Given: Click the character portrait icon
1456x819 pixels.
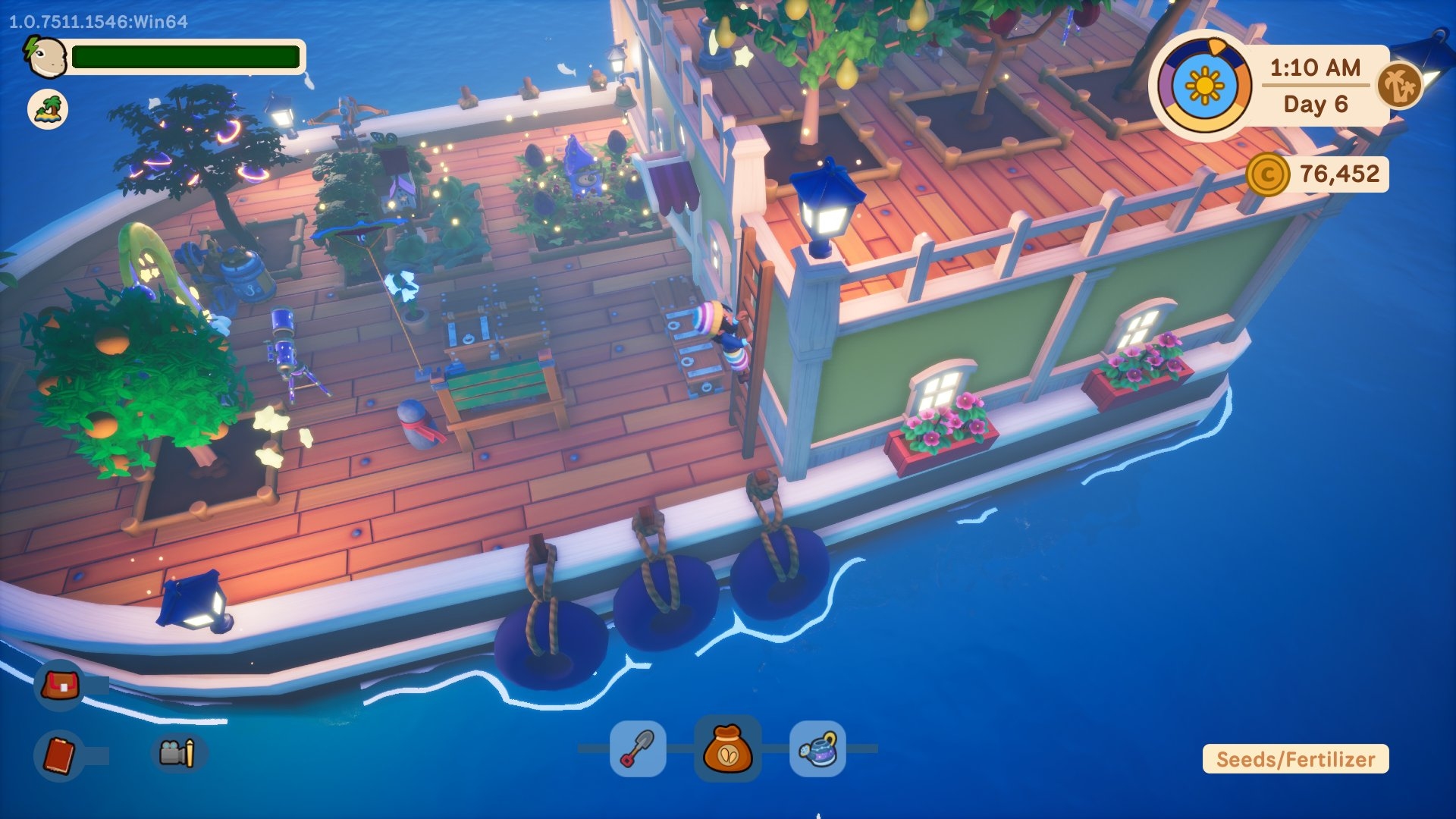Looking at the screenshot, I should pyautogui.click(x=47, y=57).
